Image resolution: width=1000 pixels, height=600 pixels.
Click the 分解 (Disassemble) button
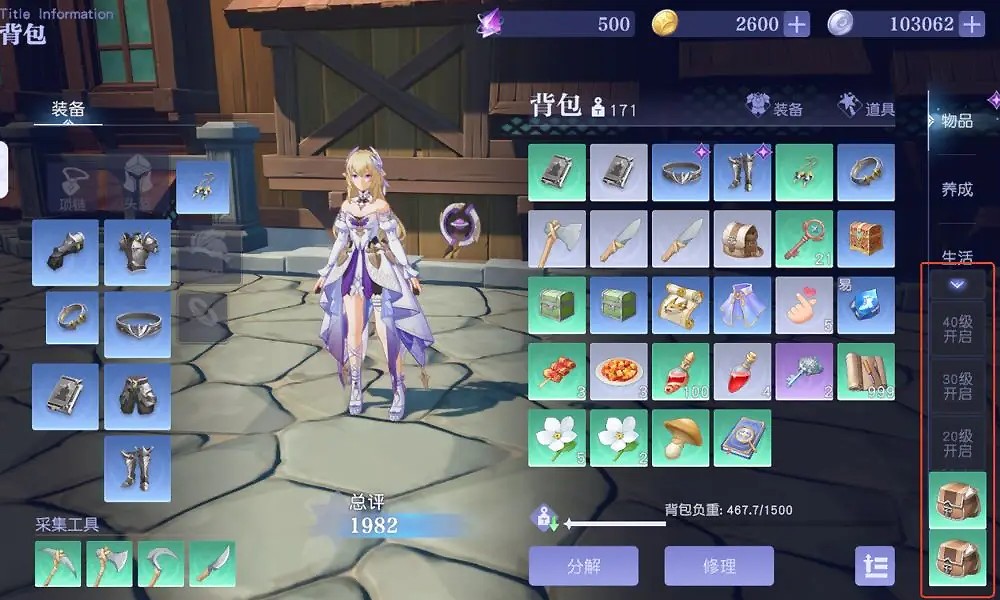(583, 565)
